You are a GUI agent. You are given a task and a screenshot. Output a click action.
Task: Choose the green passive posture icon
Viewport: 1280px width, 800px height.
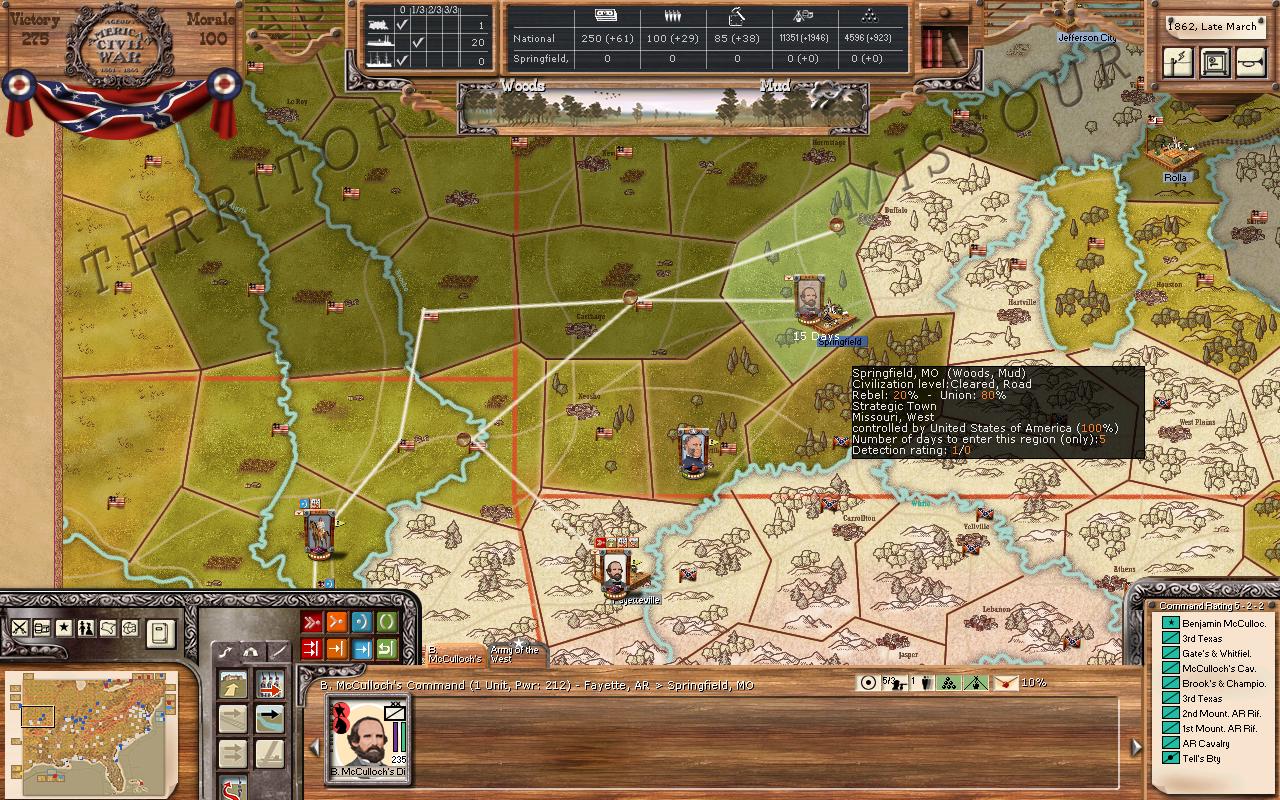(387, 622)
